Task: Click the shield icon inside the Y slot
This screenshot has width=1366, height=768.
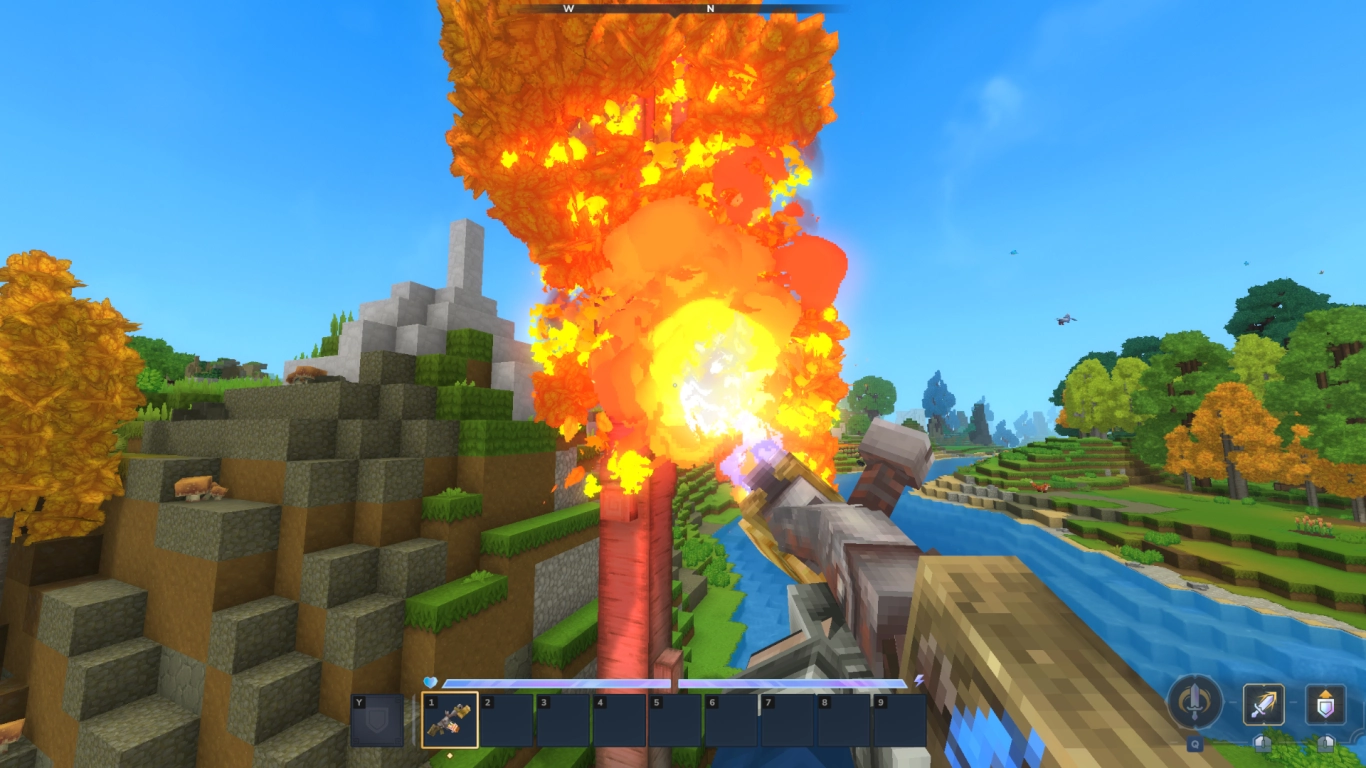Action: 377,719
